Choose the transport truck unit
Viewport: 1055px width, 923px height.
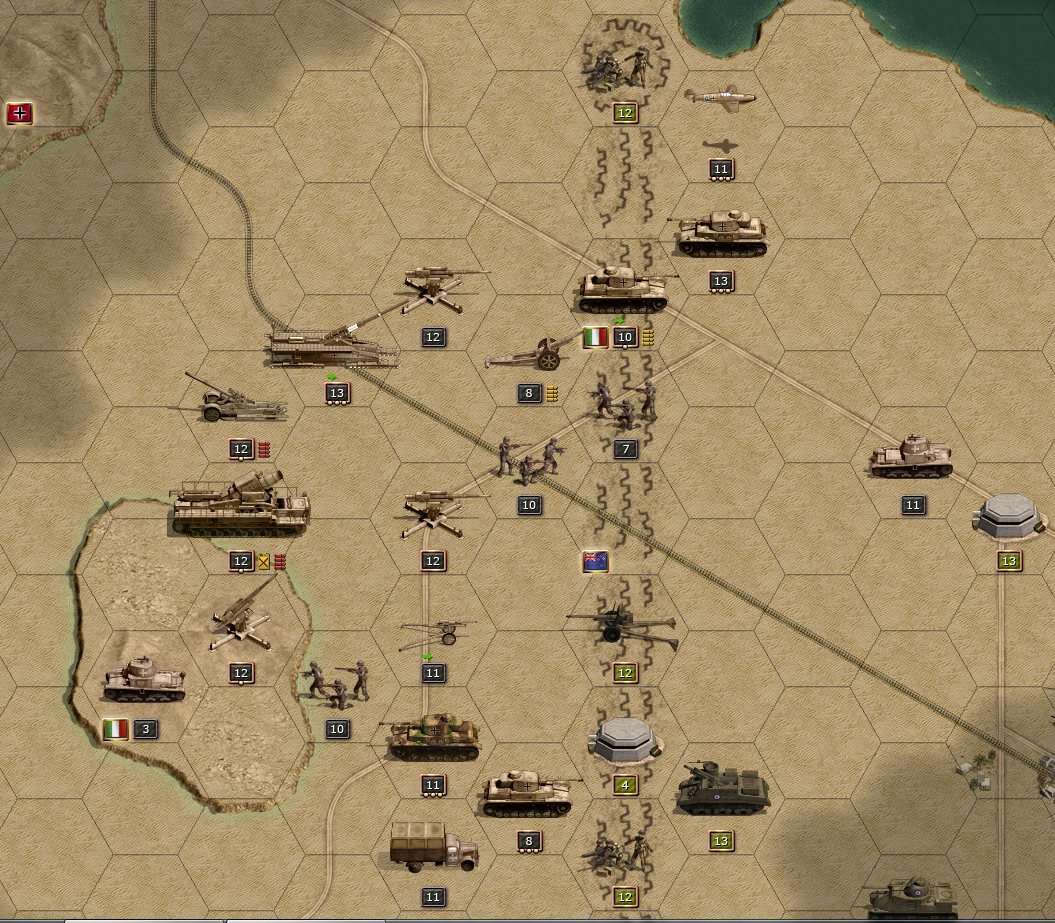coord(433,849)
